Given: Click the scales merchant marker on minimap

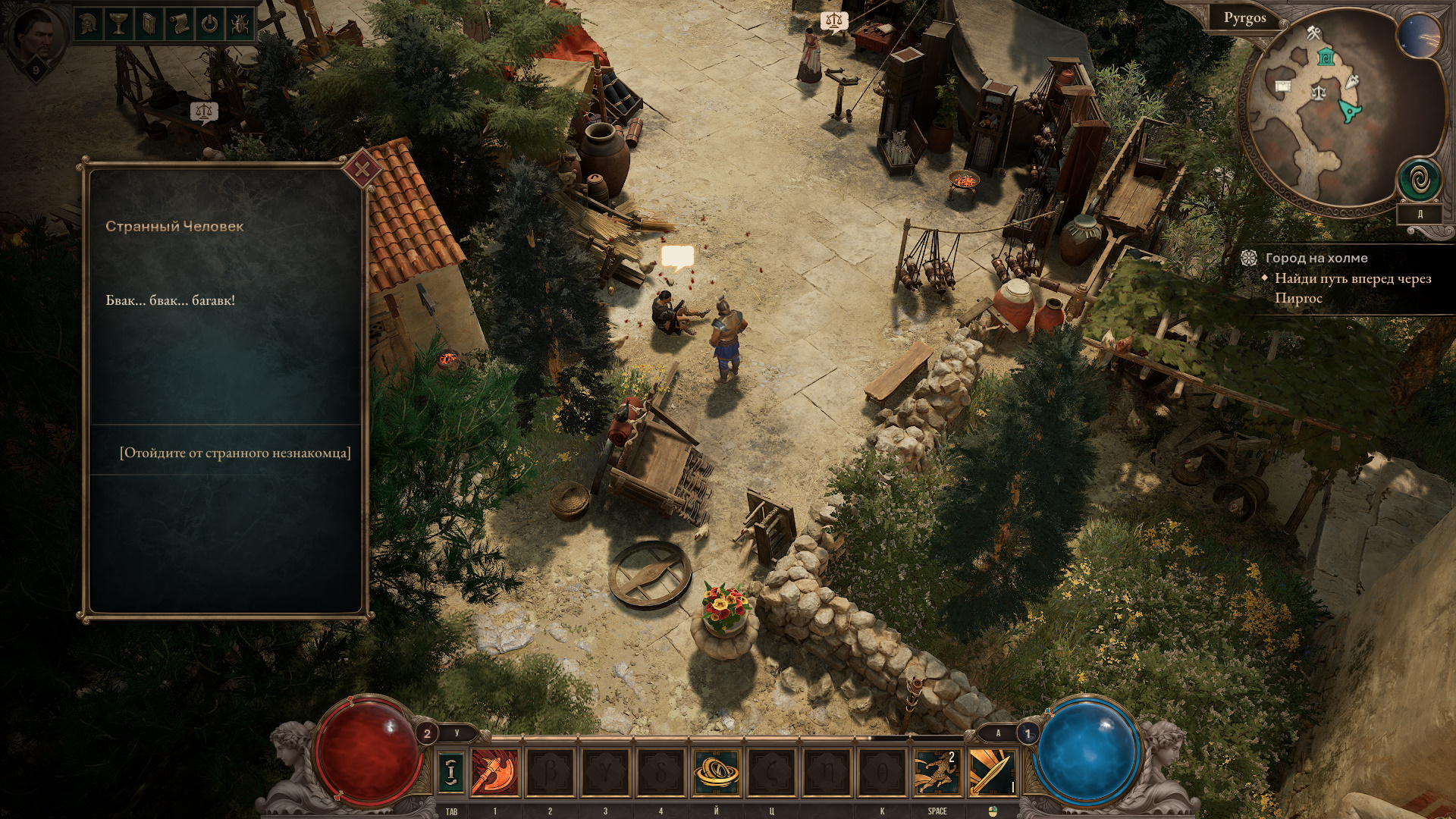Looking at the screenshot, I should pos(1319,93).
